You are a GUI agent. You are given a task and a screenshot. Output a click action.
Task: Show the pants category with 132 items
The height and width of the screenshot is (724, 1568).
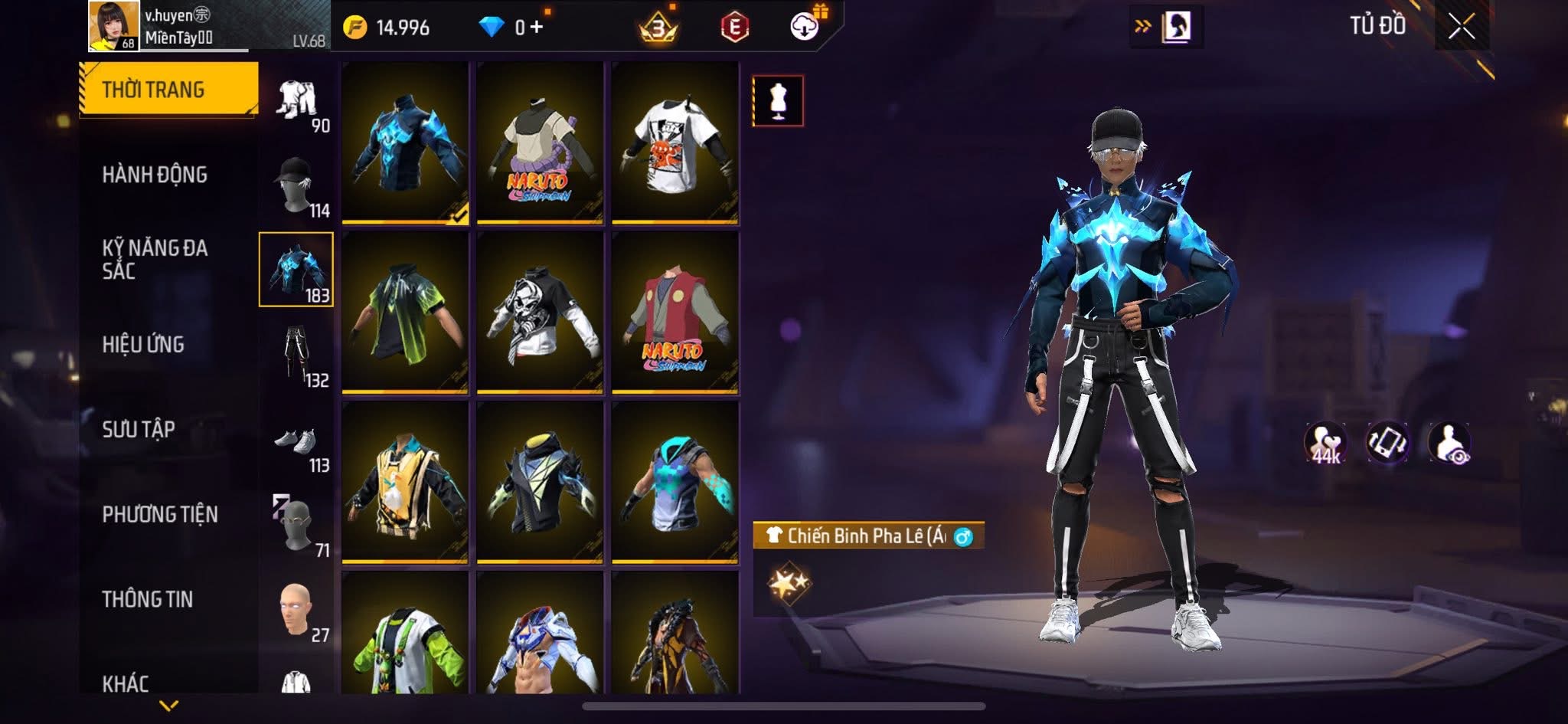click(297, 355)
